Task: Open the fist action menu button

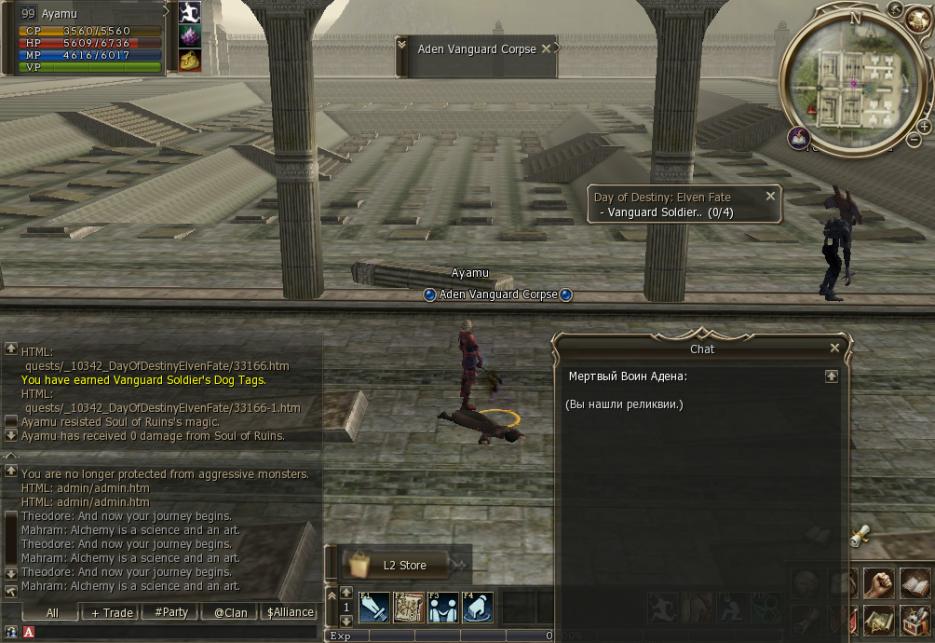Action: pyautogui.click(x=877, y=583)
